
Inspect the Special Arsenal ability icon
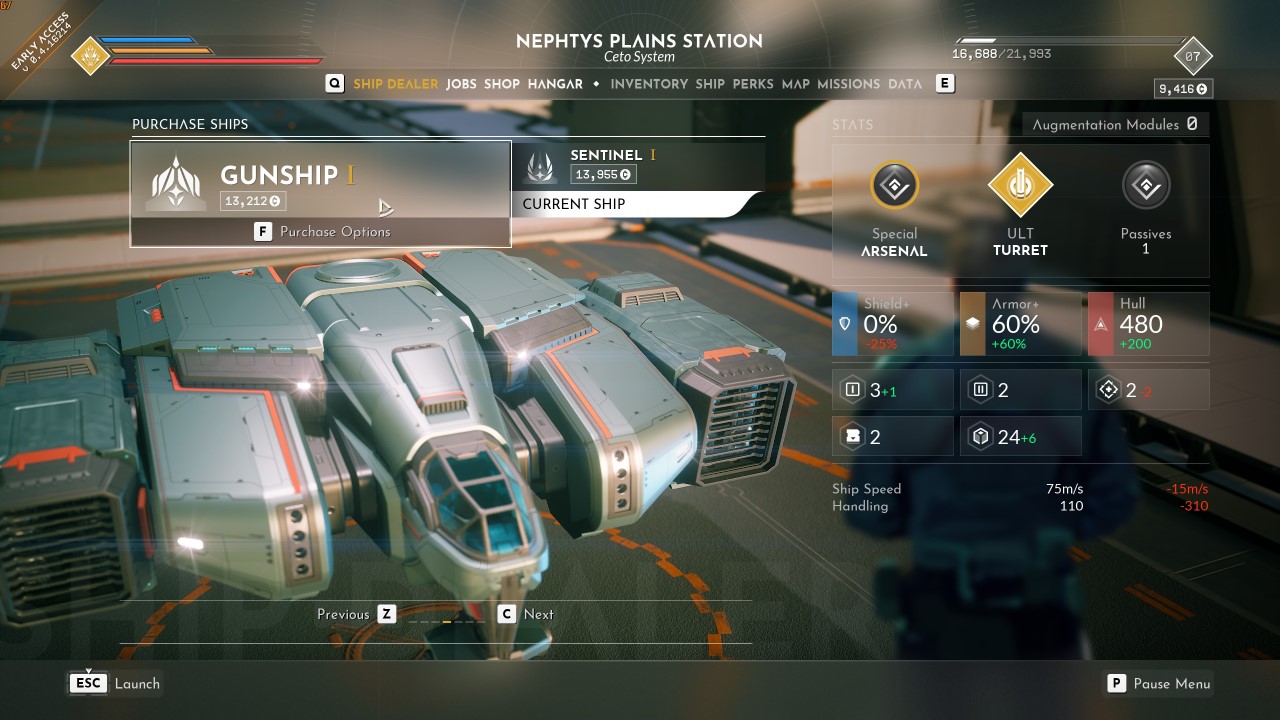click(894, 185)
